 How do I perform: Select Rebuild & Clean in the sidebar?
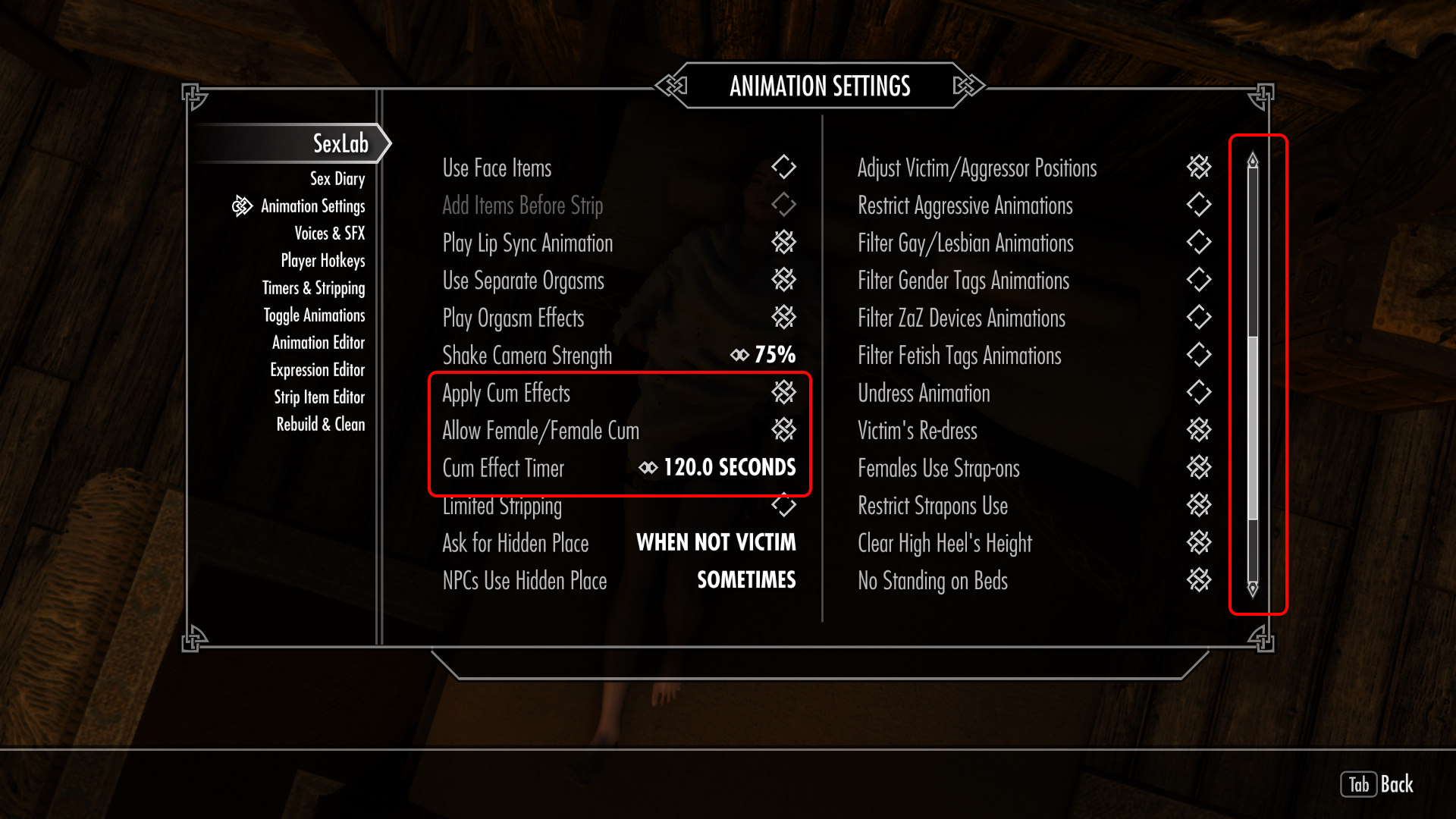[x=321, y=425]
